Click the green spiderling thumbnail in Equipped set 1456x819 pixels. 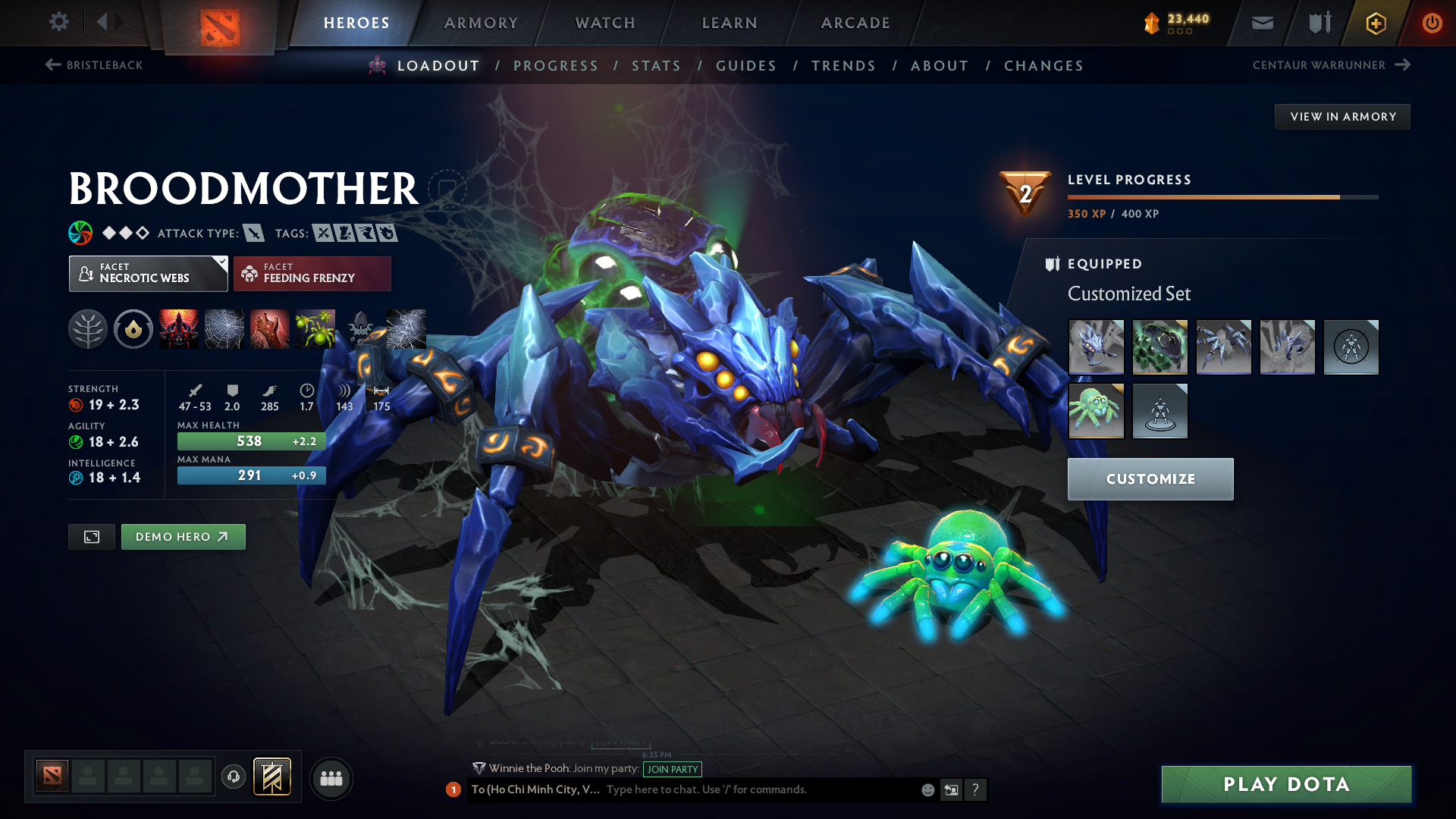pyautogui.click(x=1096, y=411)
